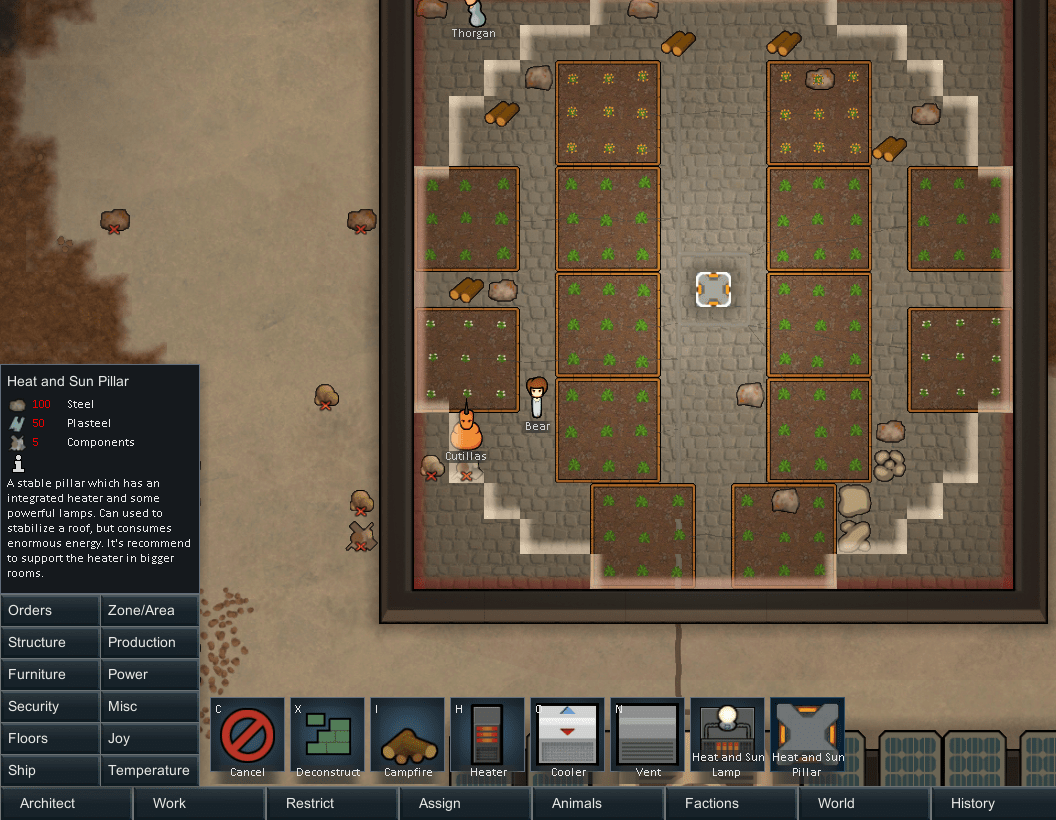
Task: Open the Orders category
Action: click(50, 610)
